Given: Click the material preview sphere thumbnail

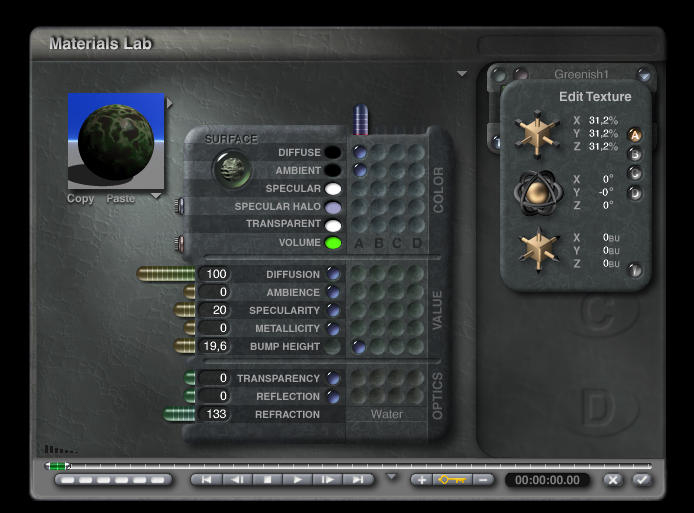Looking at the screenshot, I should click(115, 141).
